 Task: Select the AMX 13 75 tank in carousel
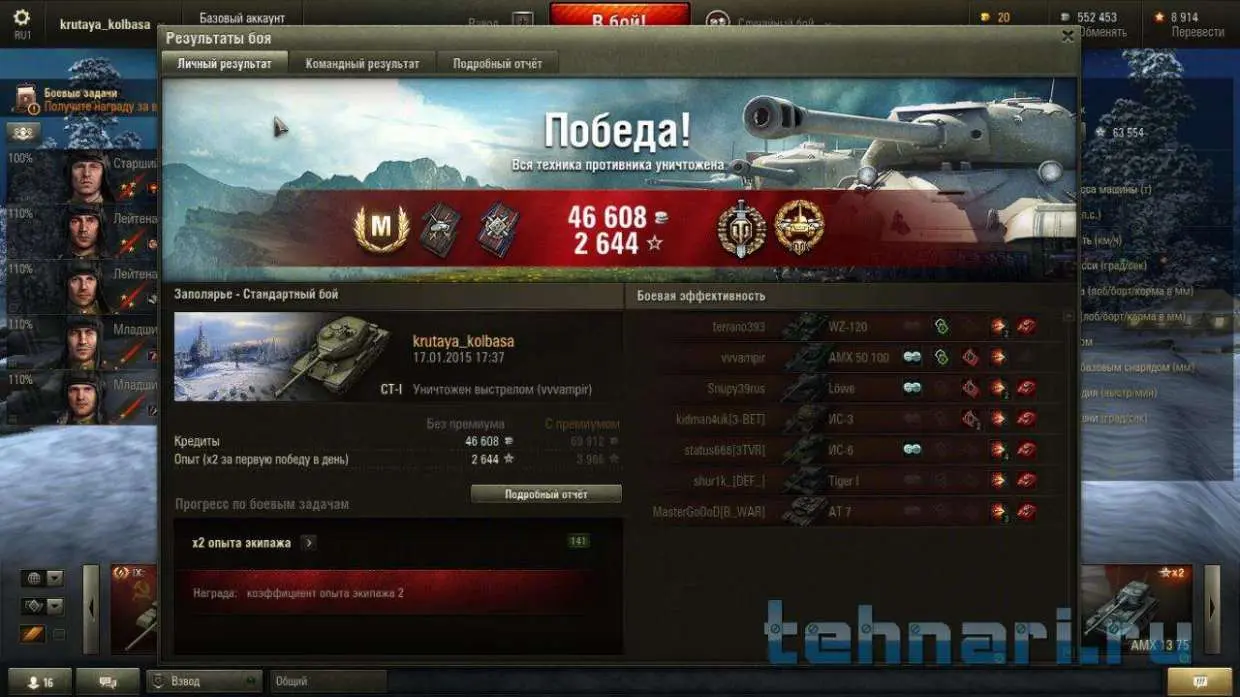[x=1140, y=610]
